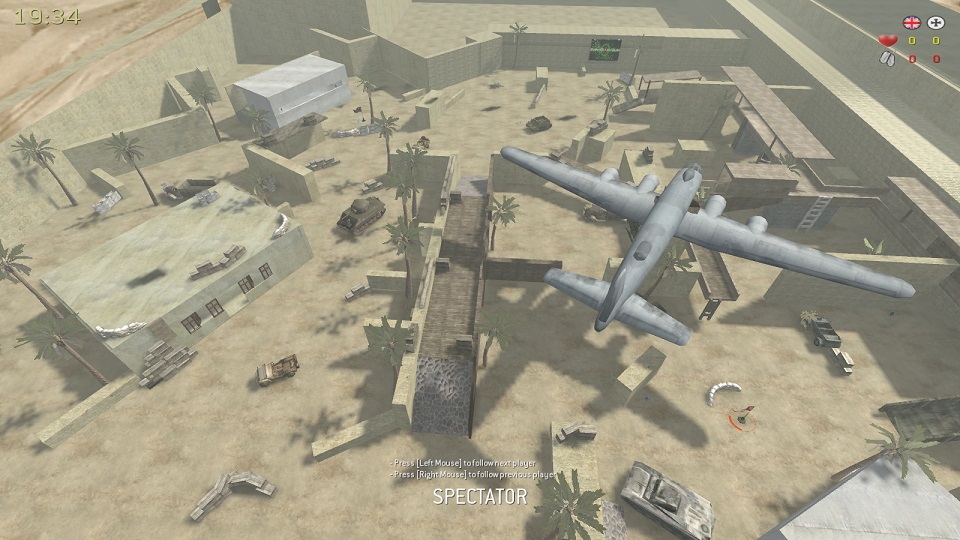960x540 pixels.
Task: Click the British flag team icon
Action: point(911,22)
